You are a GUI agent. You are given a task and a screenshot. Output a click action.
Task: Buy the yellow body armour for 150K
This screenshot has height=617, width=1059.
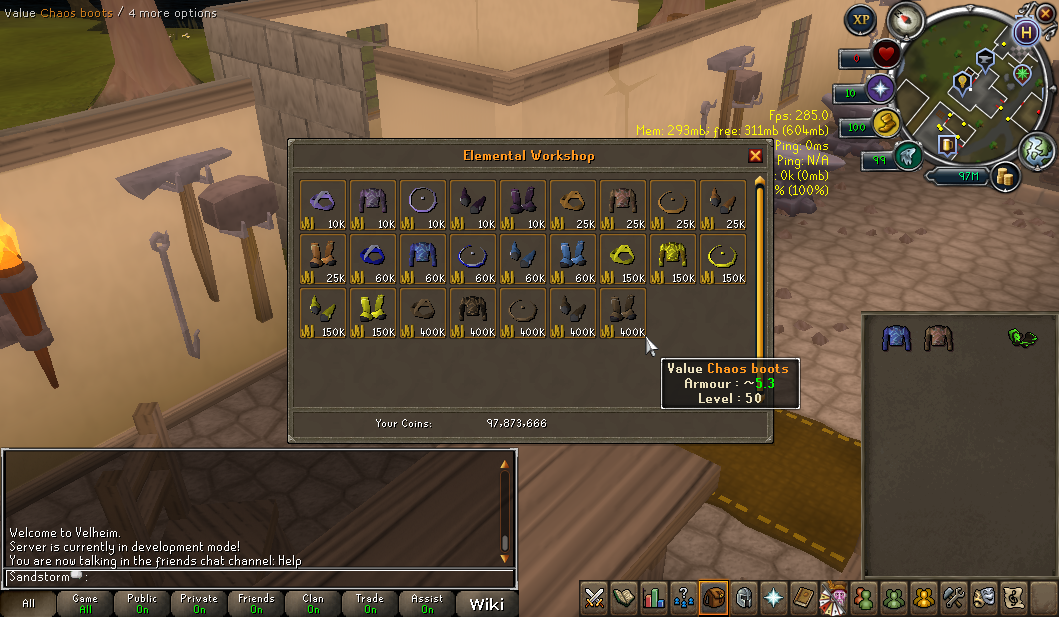click(x=673, y=259)
